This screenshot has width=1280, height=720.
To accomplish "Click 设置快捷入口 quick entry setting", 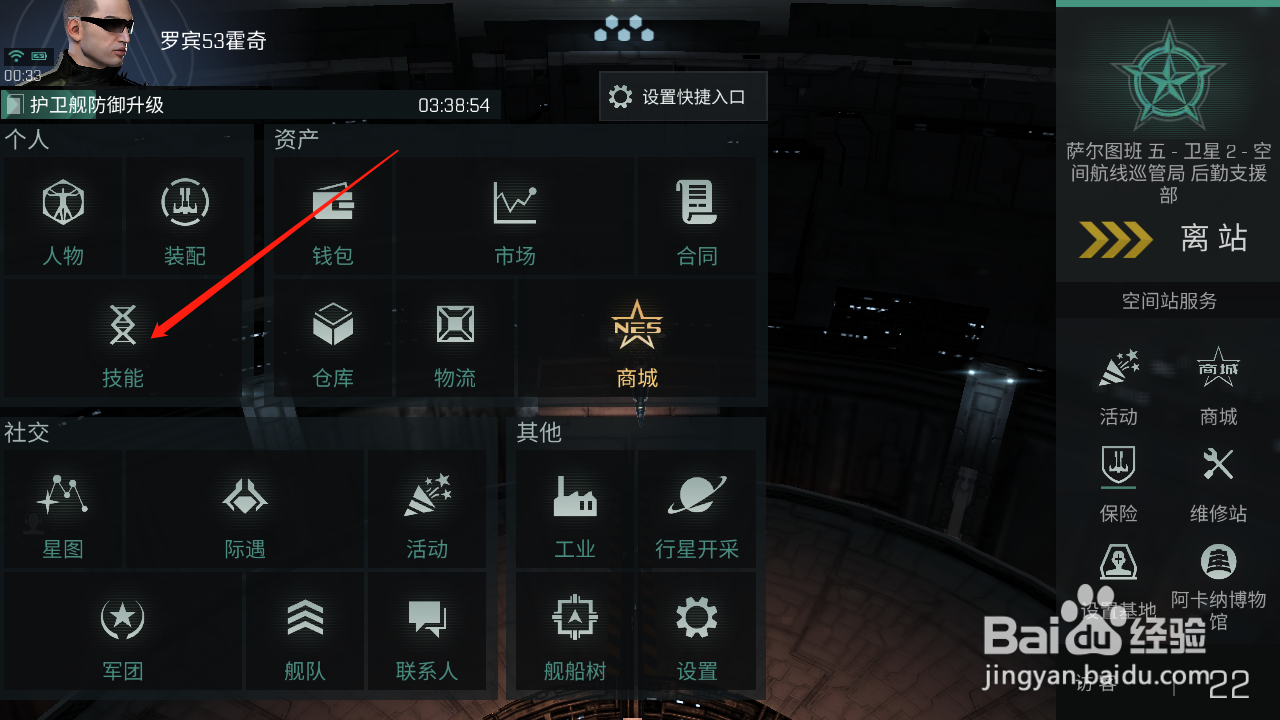I will click(x=683, y=96).
